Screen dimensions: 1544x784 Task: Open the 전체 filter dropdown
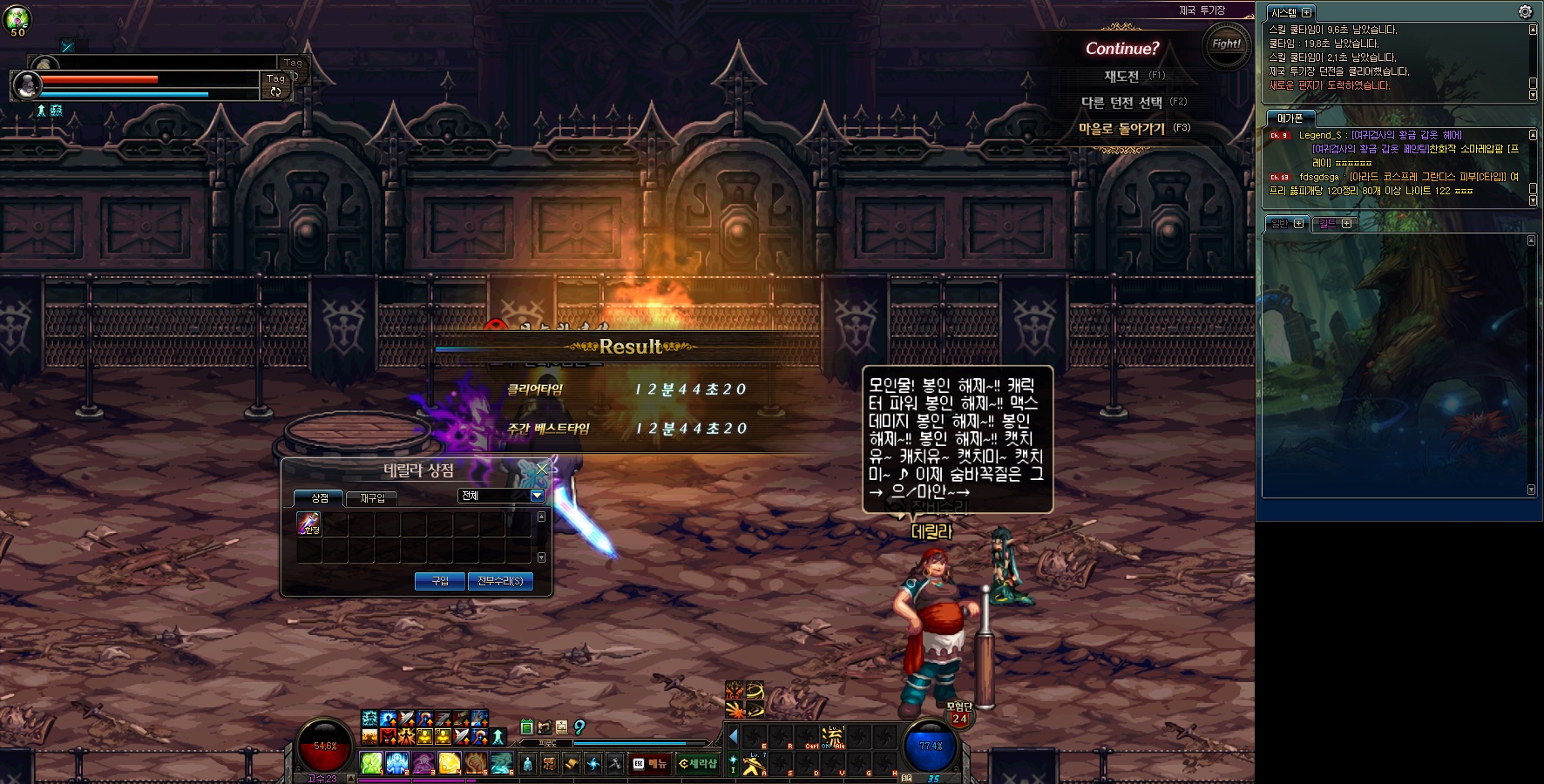pyautogui.click(x=537, y=496)
